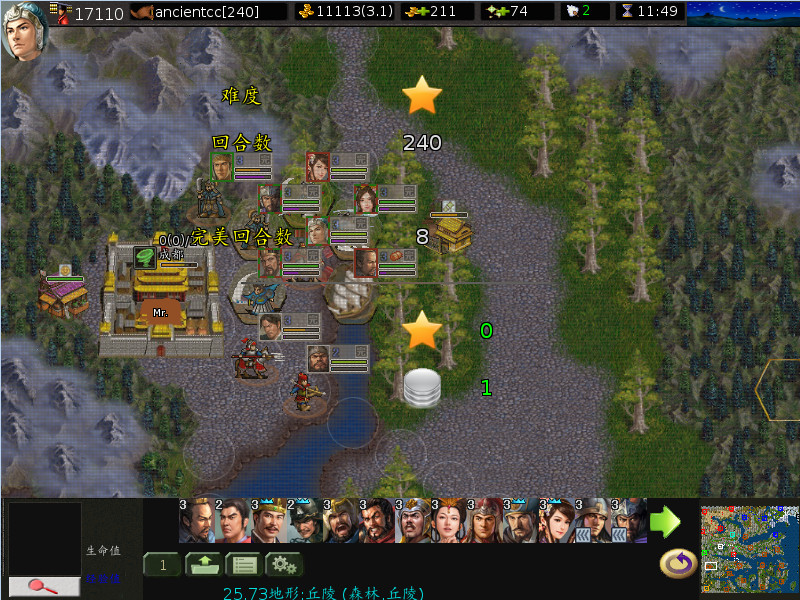Open the gear settings button
800x600 pixels.
tap(282, 565)
